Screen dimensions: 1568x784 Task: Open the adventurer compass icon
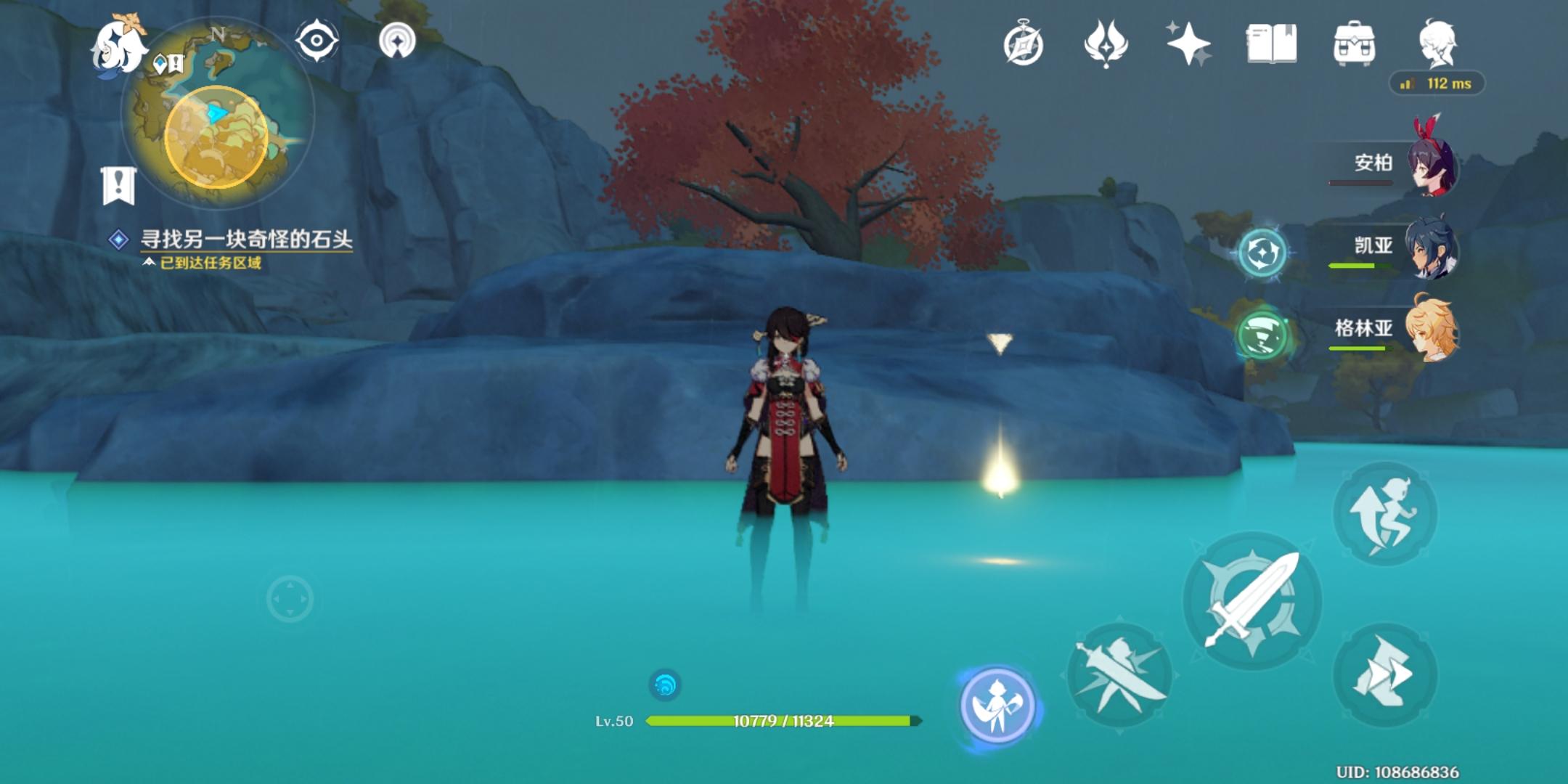[x=1024, y=44]
